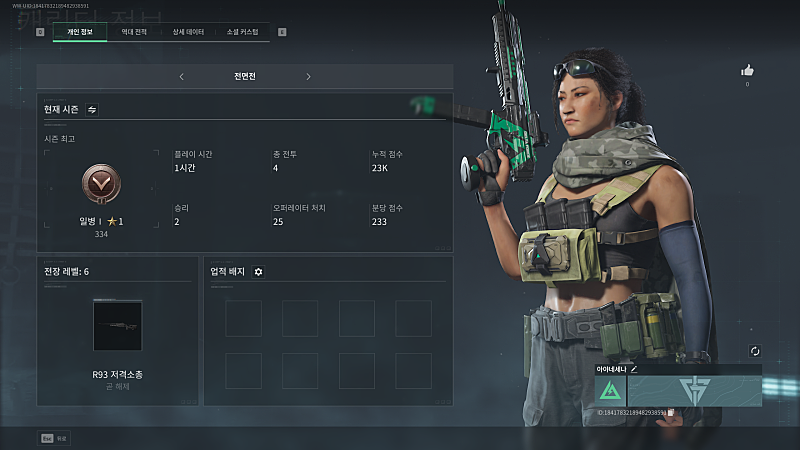This screenshot has width=800, height=450.
Task: Copy the player ID with clipboard icon
Action: [x=672, y=412]
